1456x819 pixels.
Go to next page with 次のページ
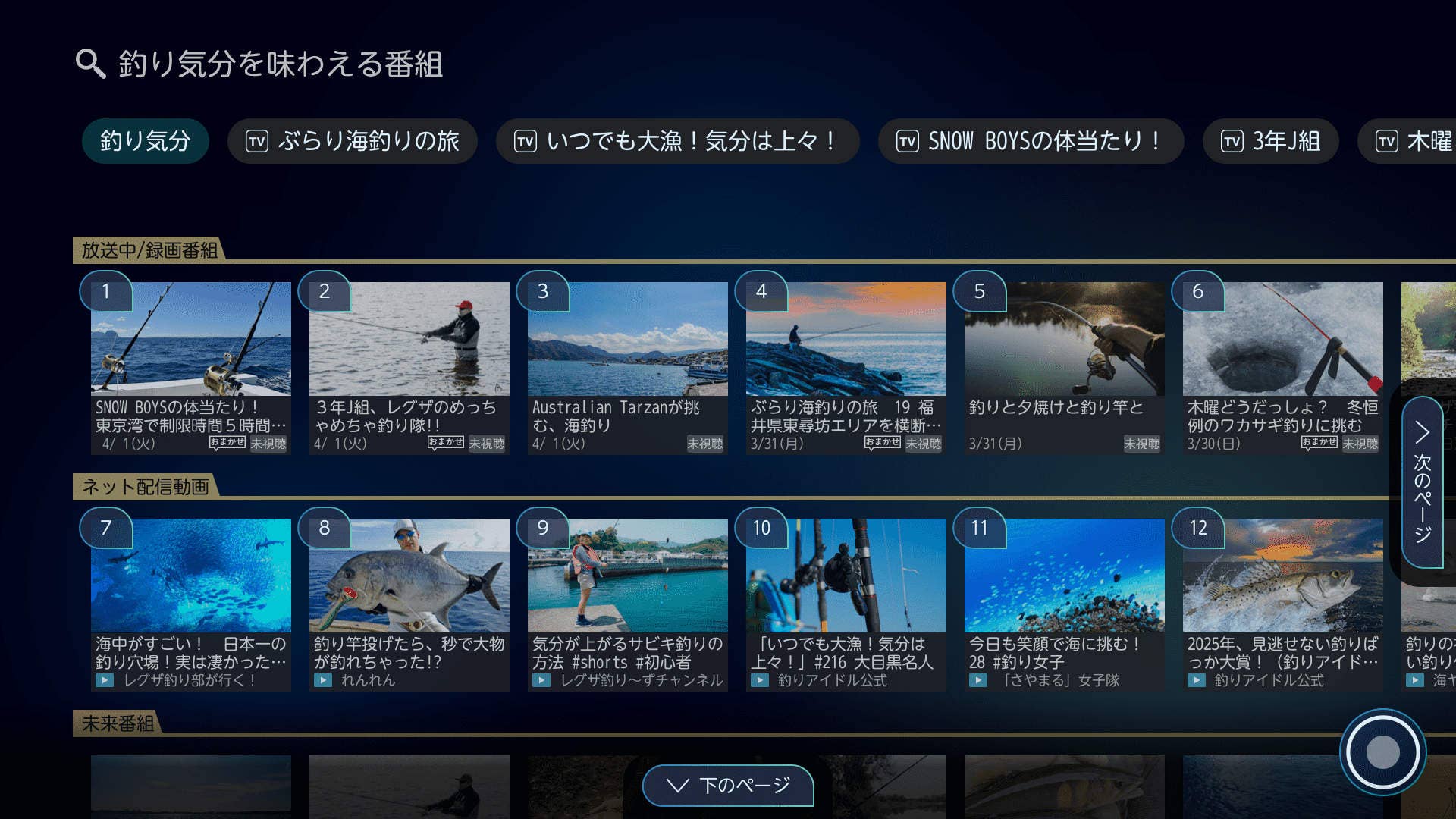(x=1422, y=482)
